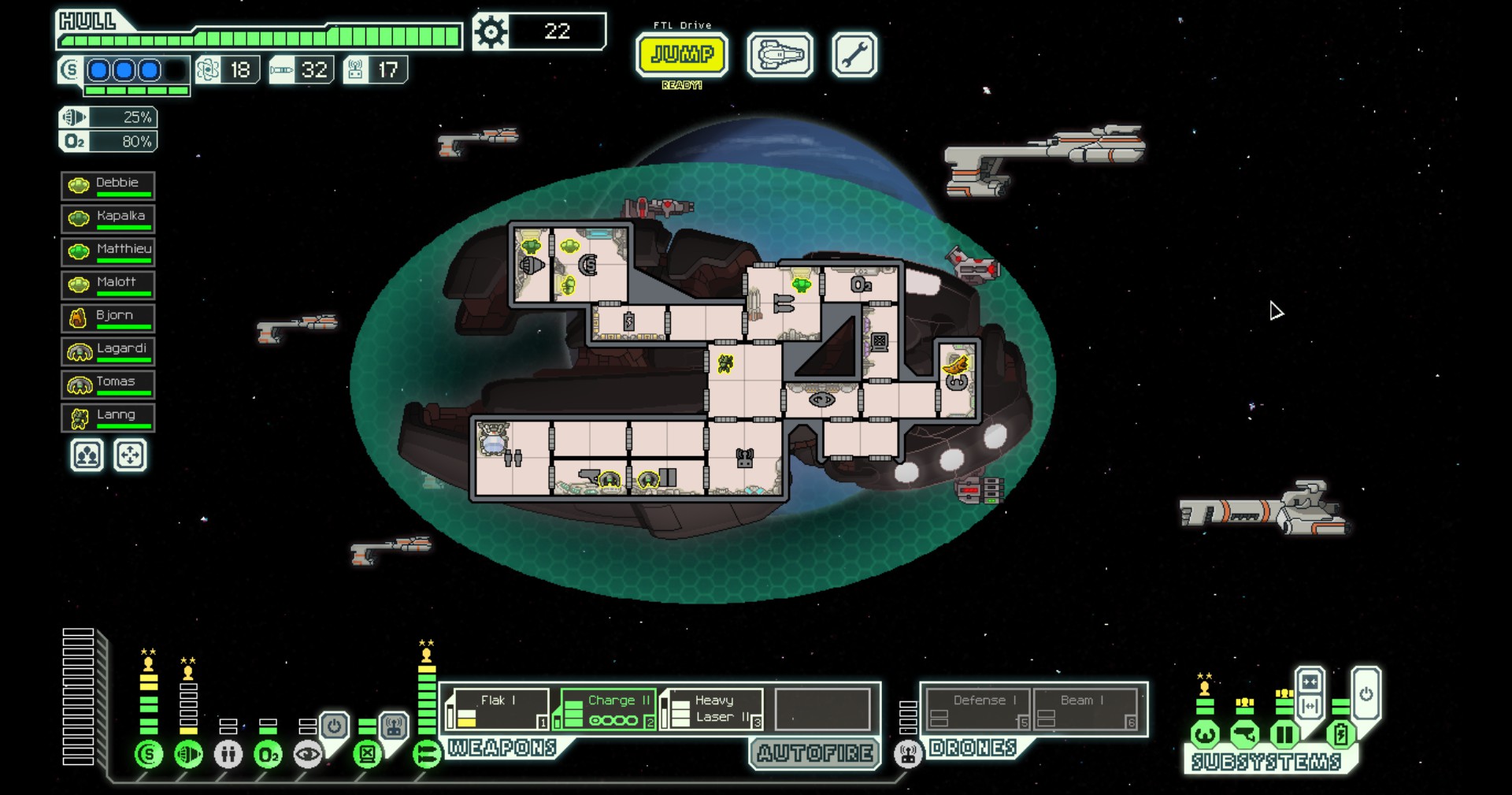Select crew member Lanng
Screen dimensions: 1512x795
(108, 418)
